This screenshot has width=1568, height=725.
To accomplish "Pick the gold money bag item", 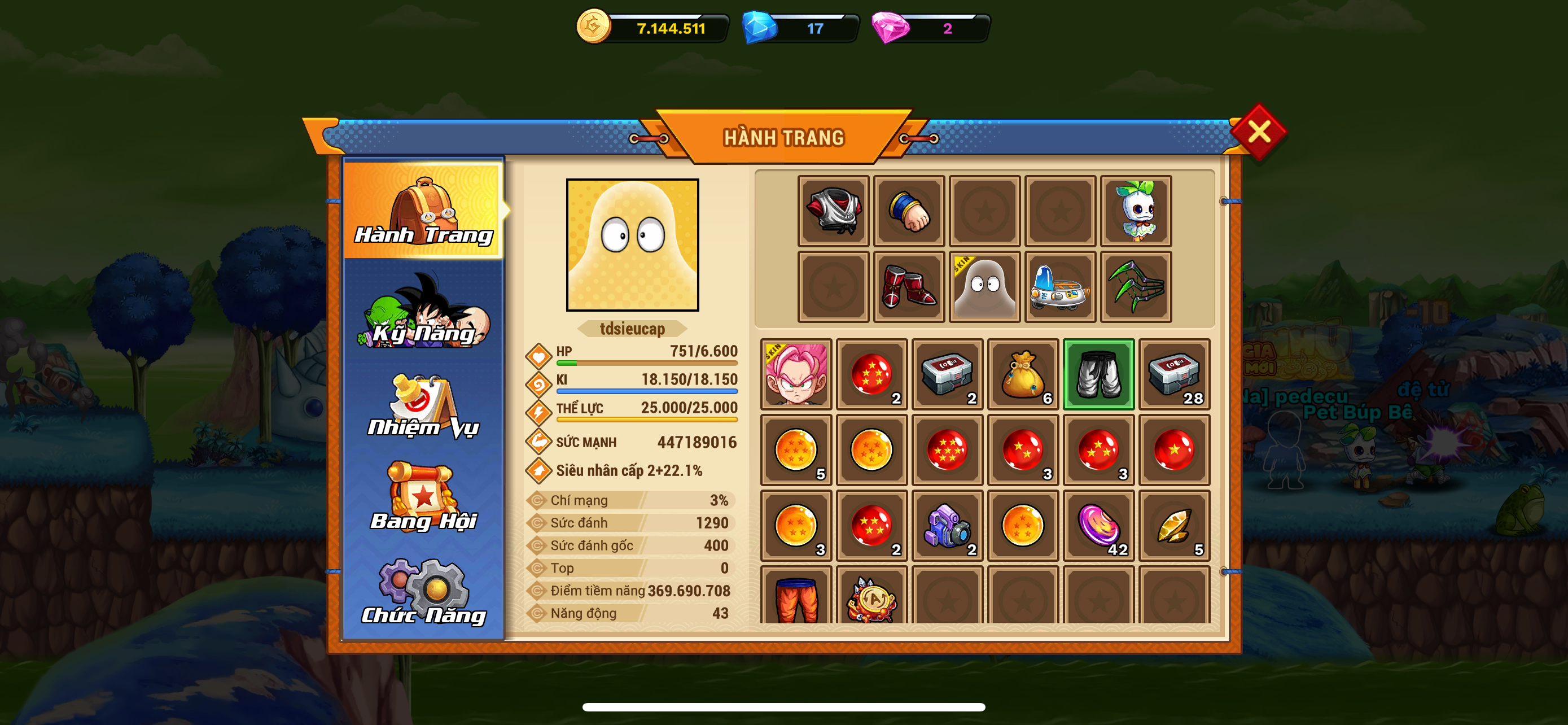I will click(x=1023, y=374).
